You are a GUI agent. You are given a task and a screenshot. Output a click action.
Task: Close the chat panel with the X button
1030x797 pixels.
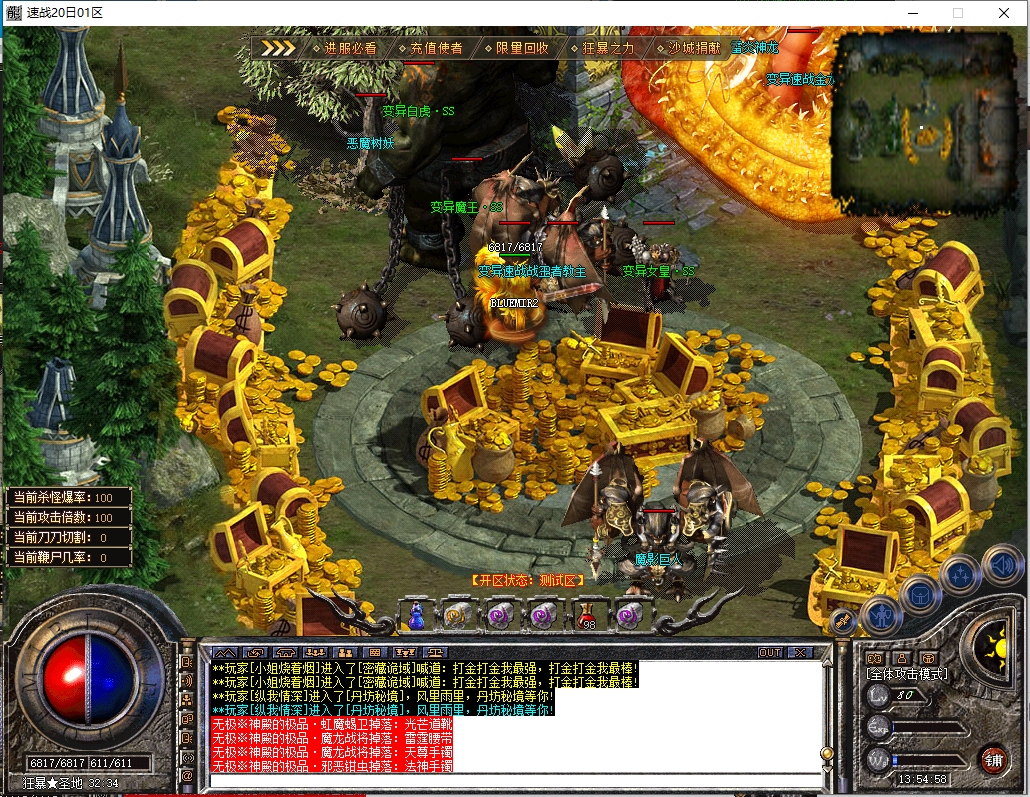tap(801, 652)
